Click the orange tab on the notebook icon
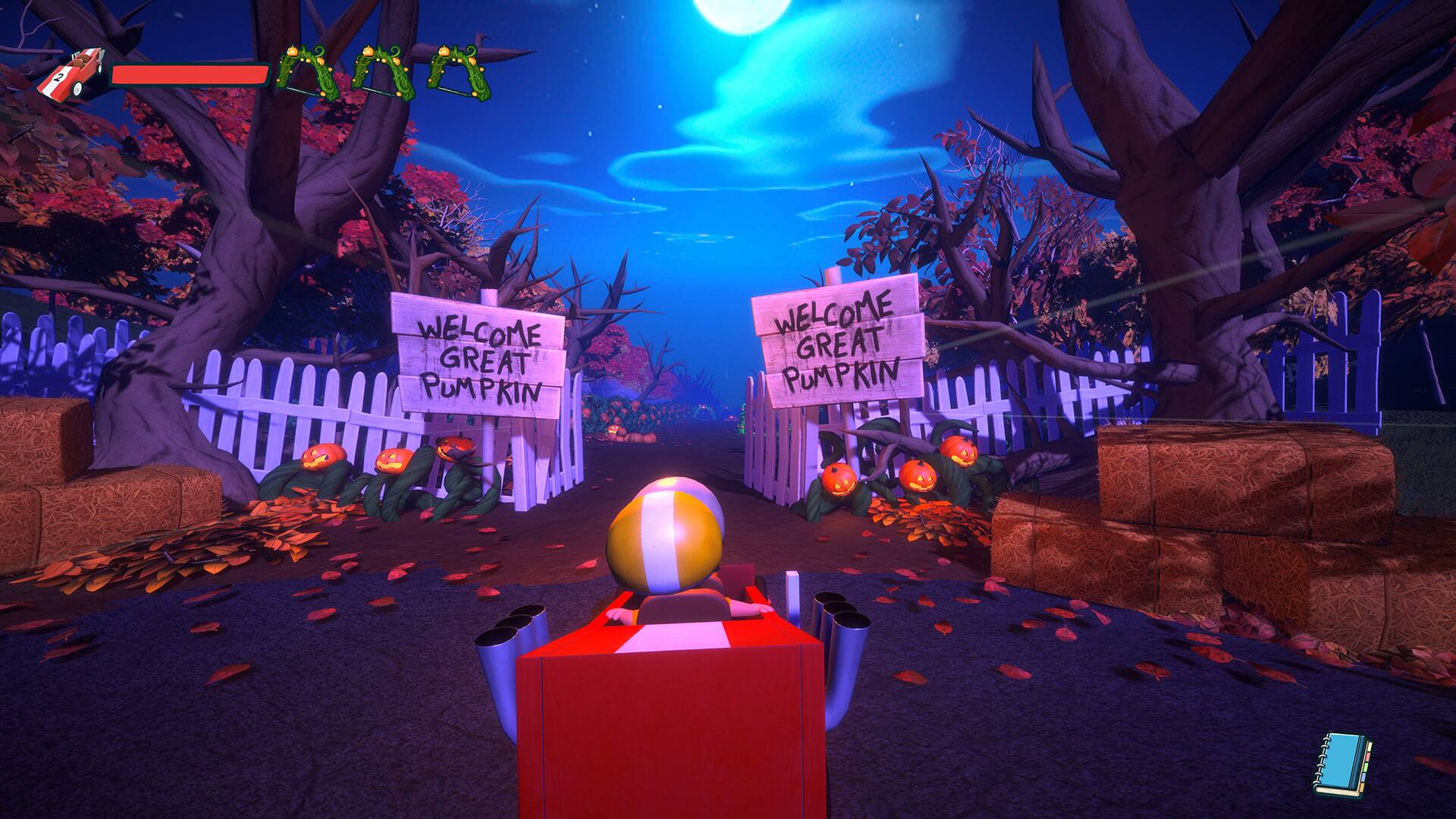The width and height of the screenshot is (1456, 819). [x=1362, y=787]
